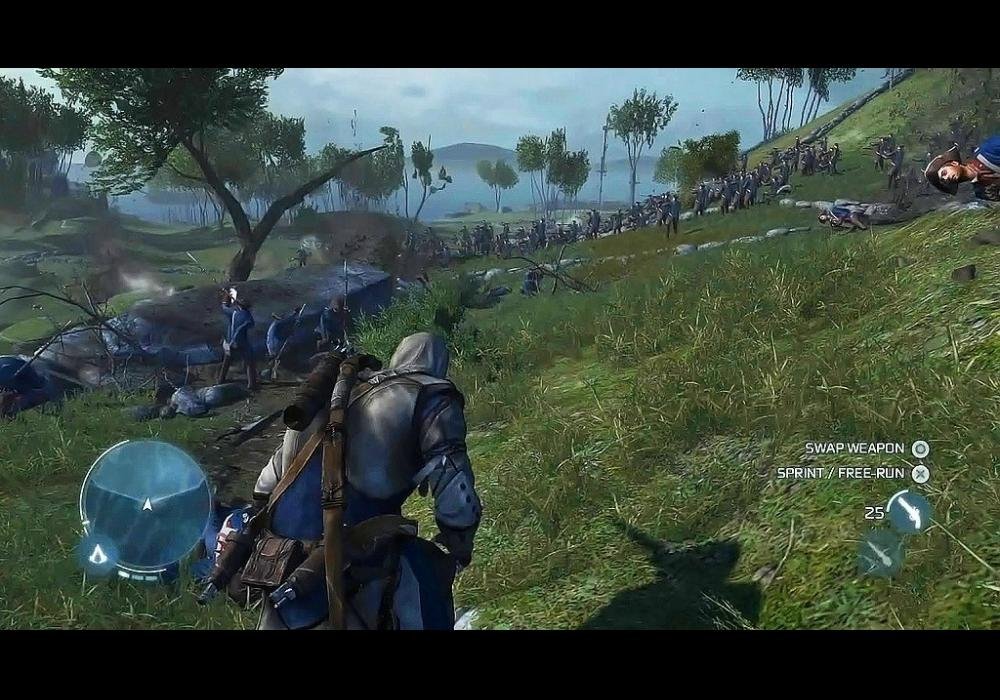Select the Assassin insignia icon beside the minimap
Viewport: 1000px width, 700px height.
coord(99,552)
